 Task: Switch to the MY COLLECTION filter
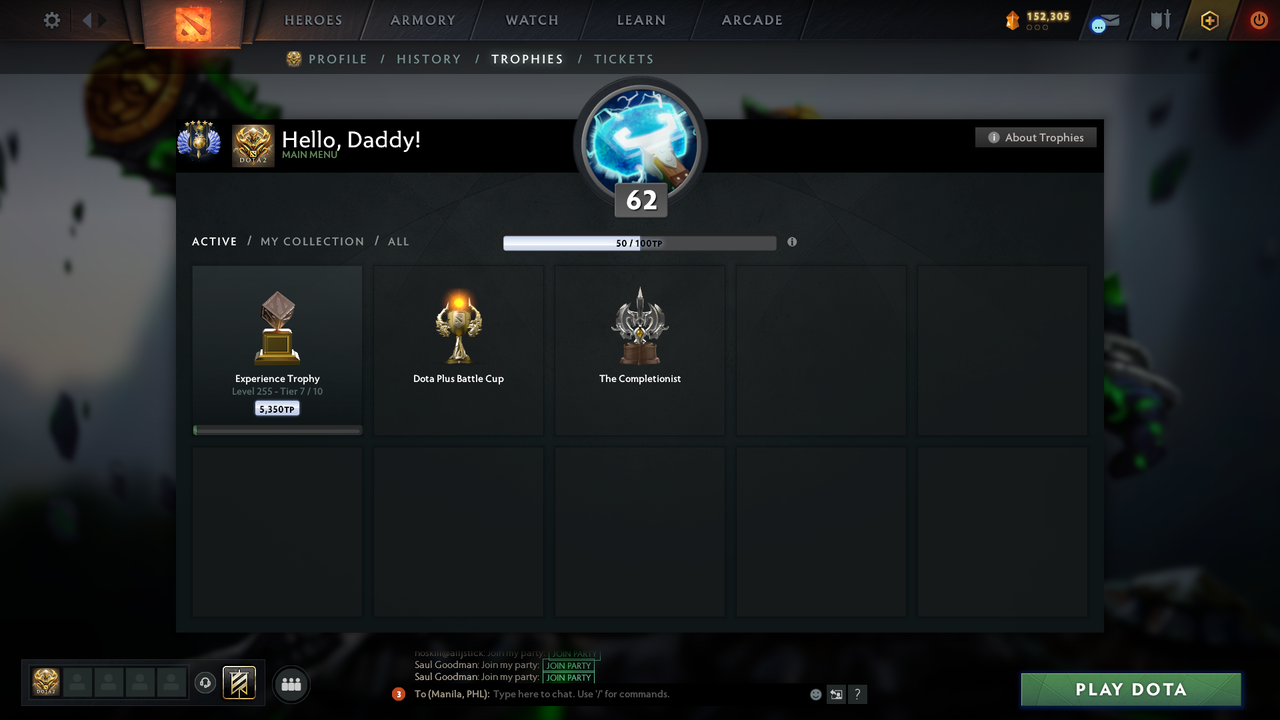click(312, 241)
